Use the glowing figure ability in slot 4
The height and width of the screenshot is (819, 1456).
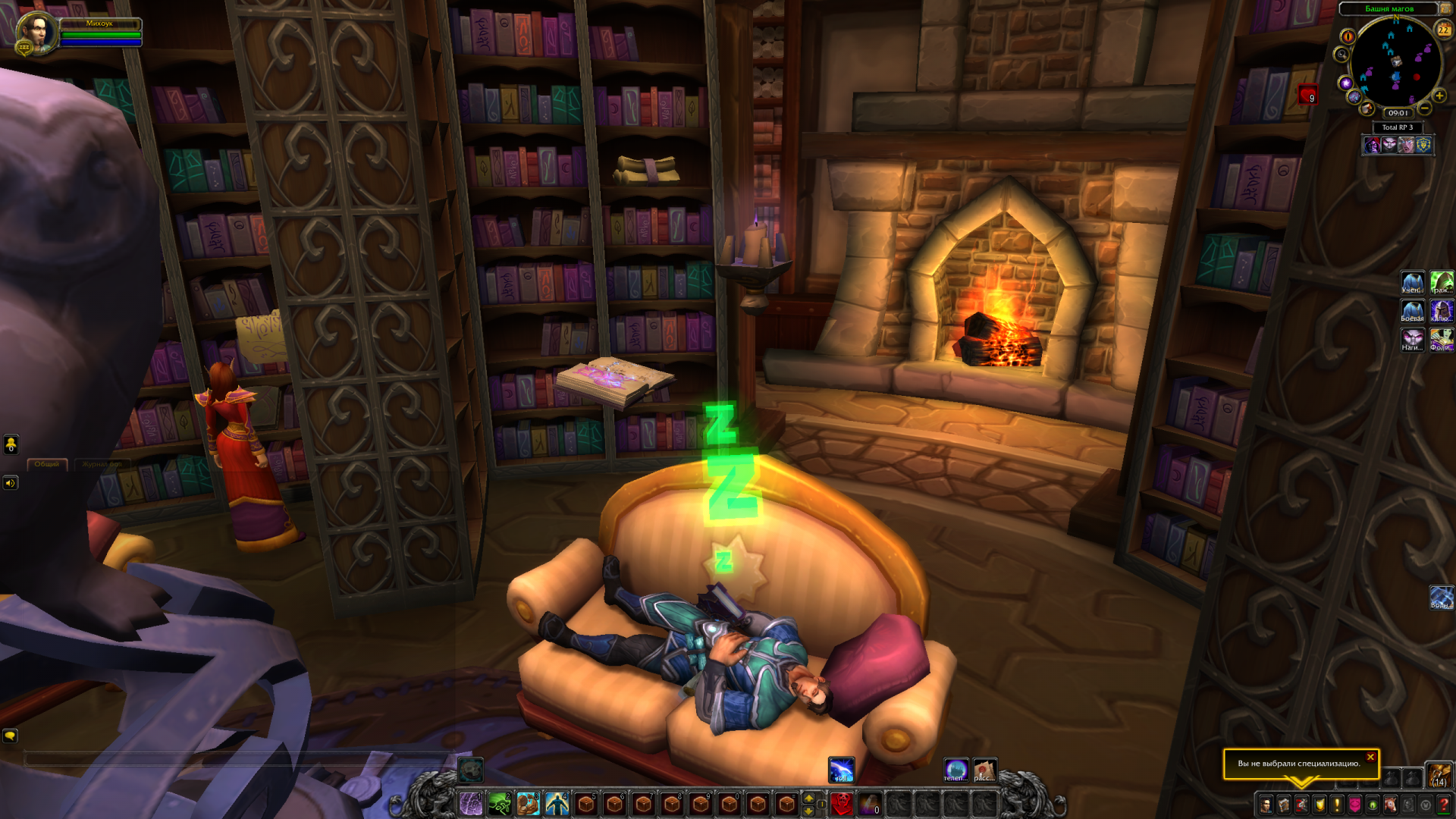[x=557, y=804]
